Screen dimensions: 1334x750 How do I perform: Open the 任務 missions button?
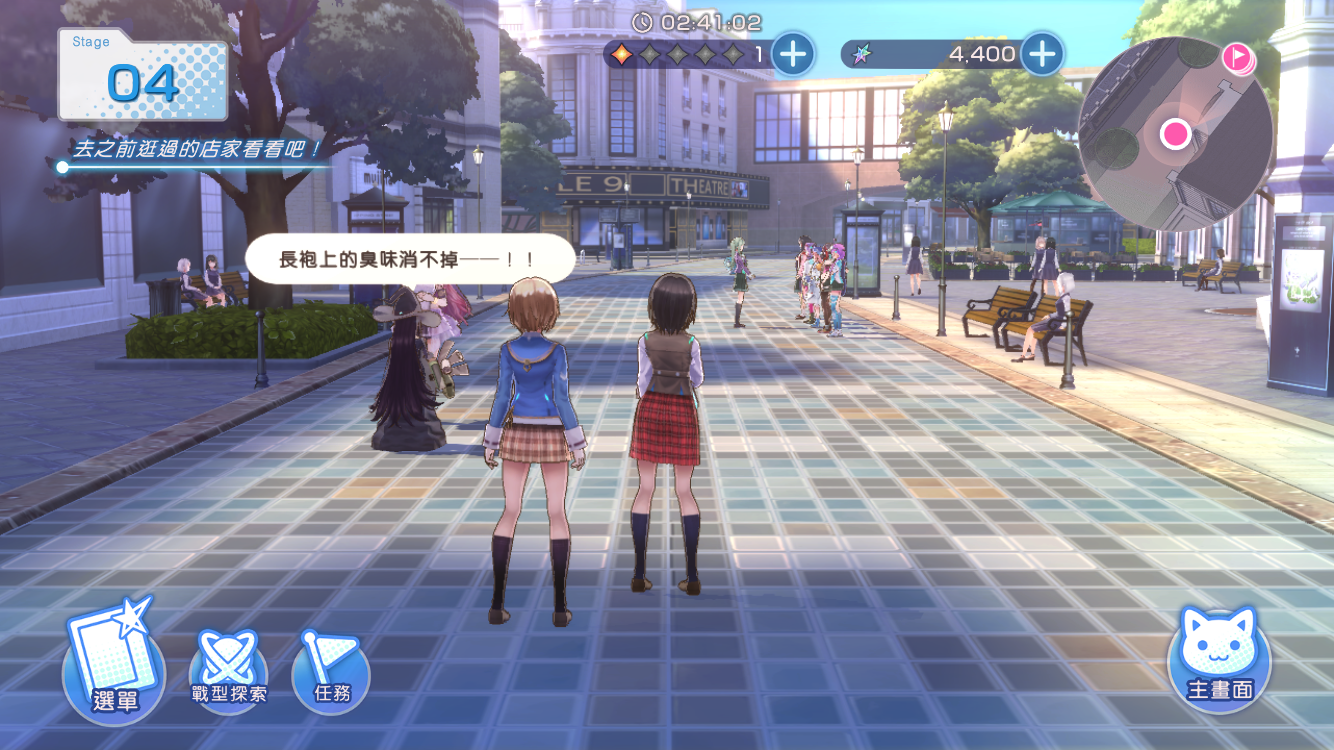331,670
